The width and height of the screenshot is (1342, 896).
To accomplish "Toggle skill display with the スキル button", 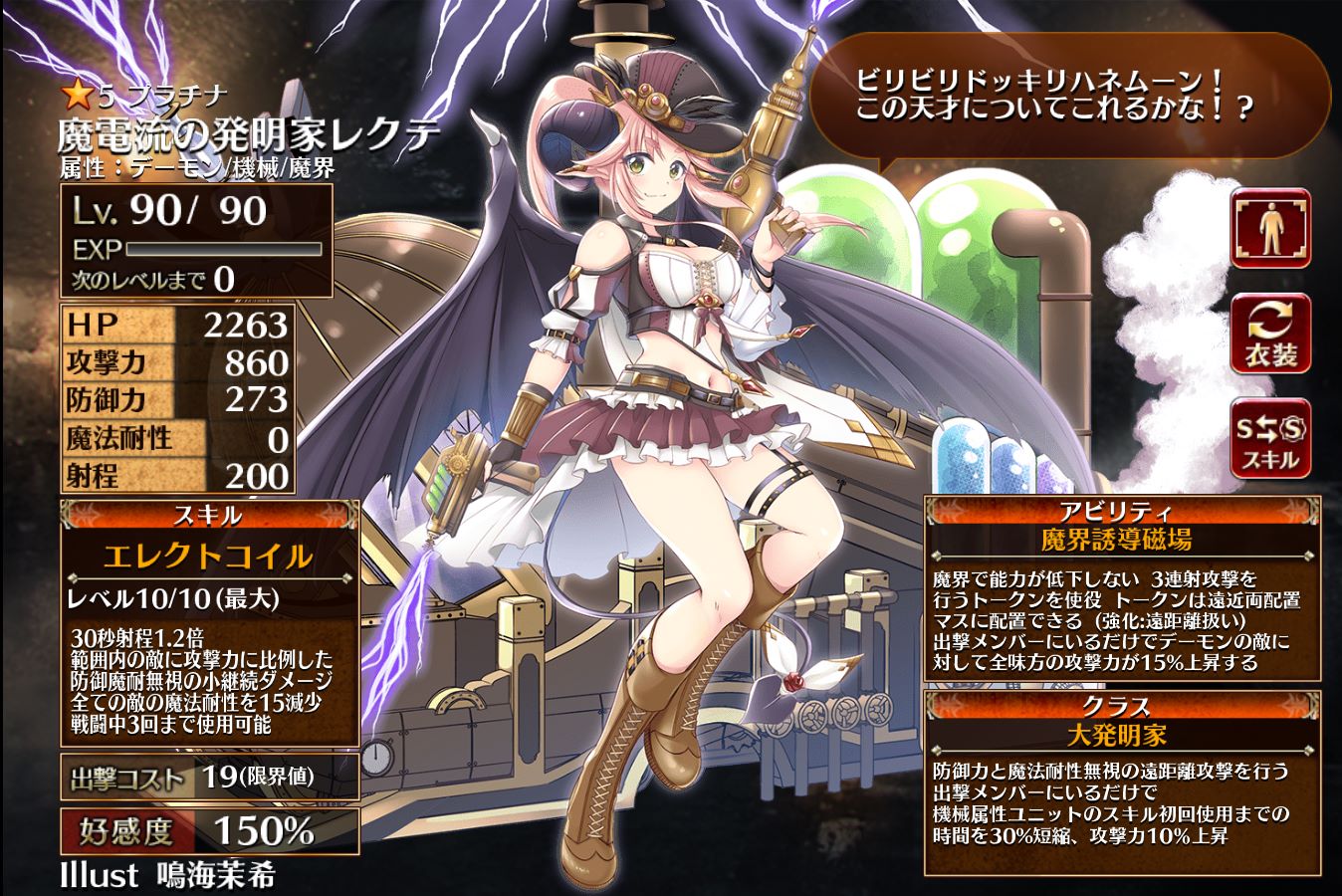I will 1270,439.
